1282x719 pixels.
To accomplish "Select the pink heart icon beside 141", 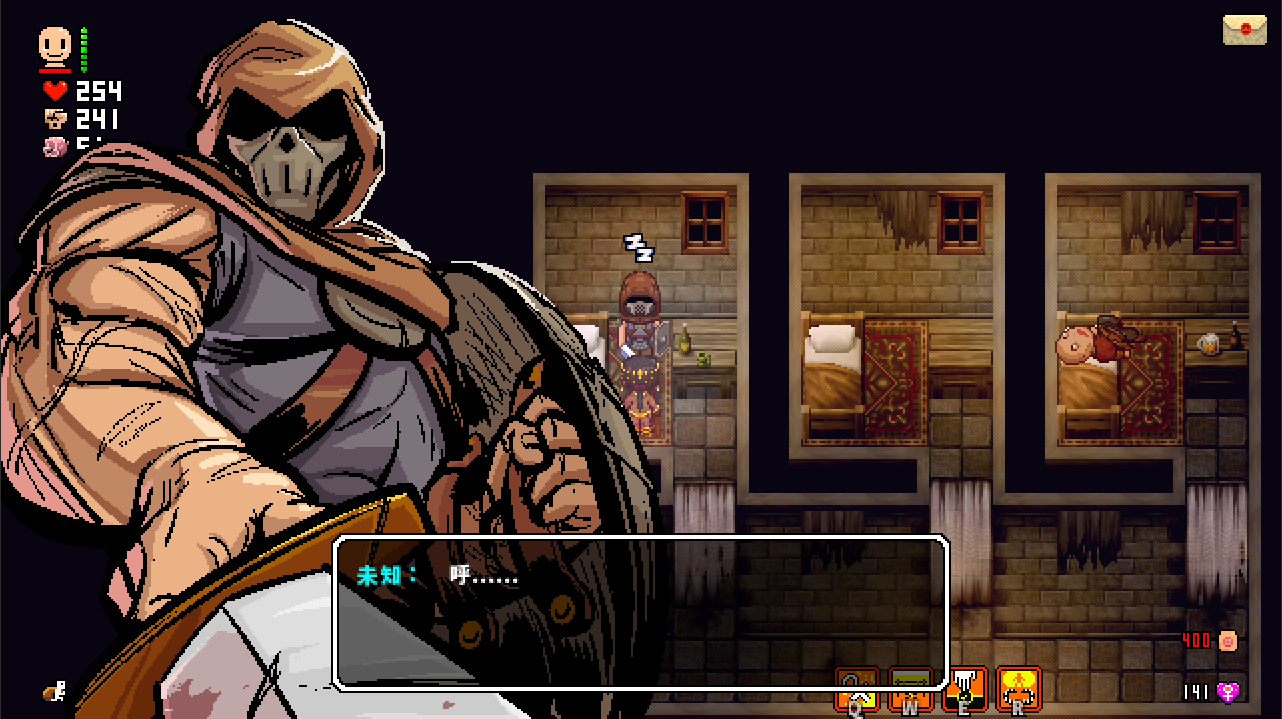I will (1227, 691).
